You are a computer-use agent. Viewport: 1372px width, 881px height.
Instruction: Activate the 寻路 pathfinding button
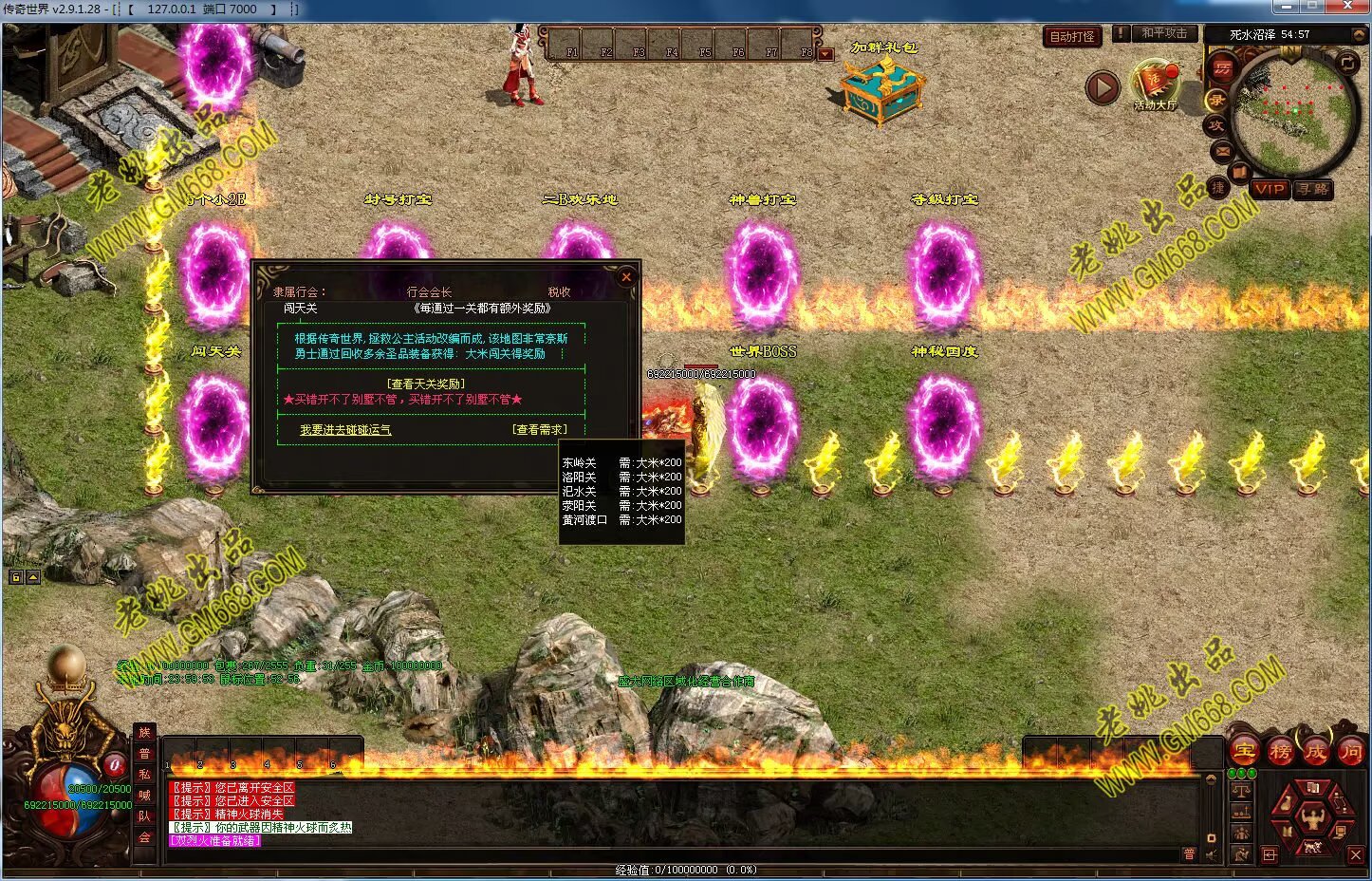click(x=1313, y=189)
